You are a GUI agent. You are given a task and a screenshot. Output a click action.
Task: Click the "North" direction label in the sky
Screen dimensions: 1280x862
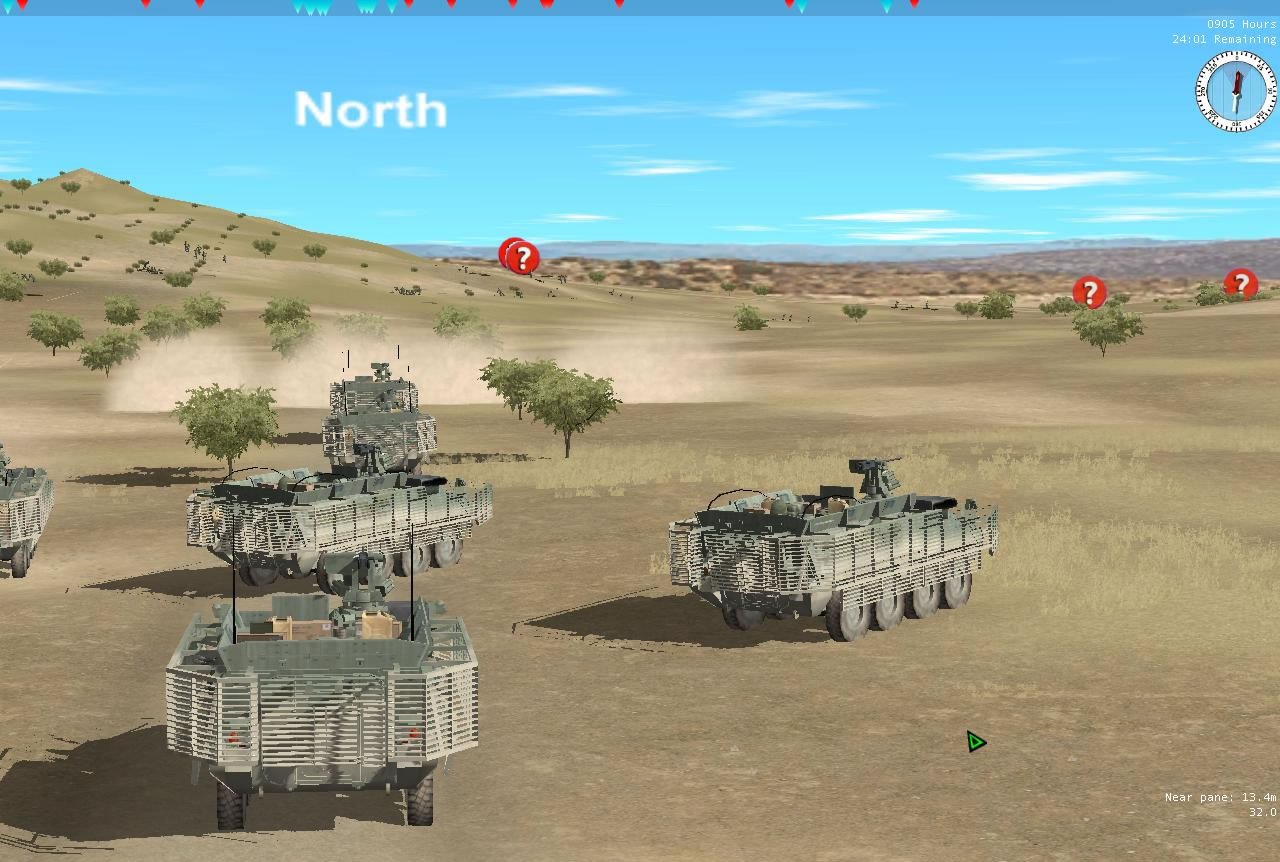371,110
